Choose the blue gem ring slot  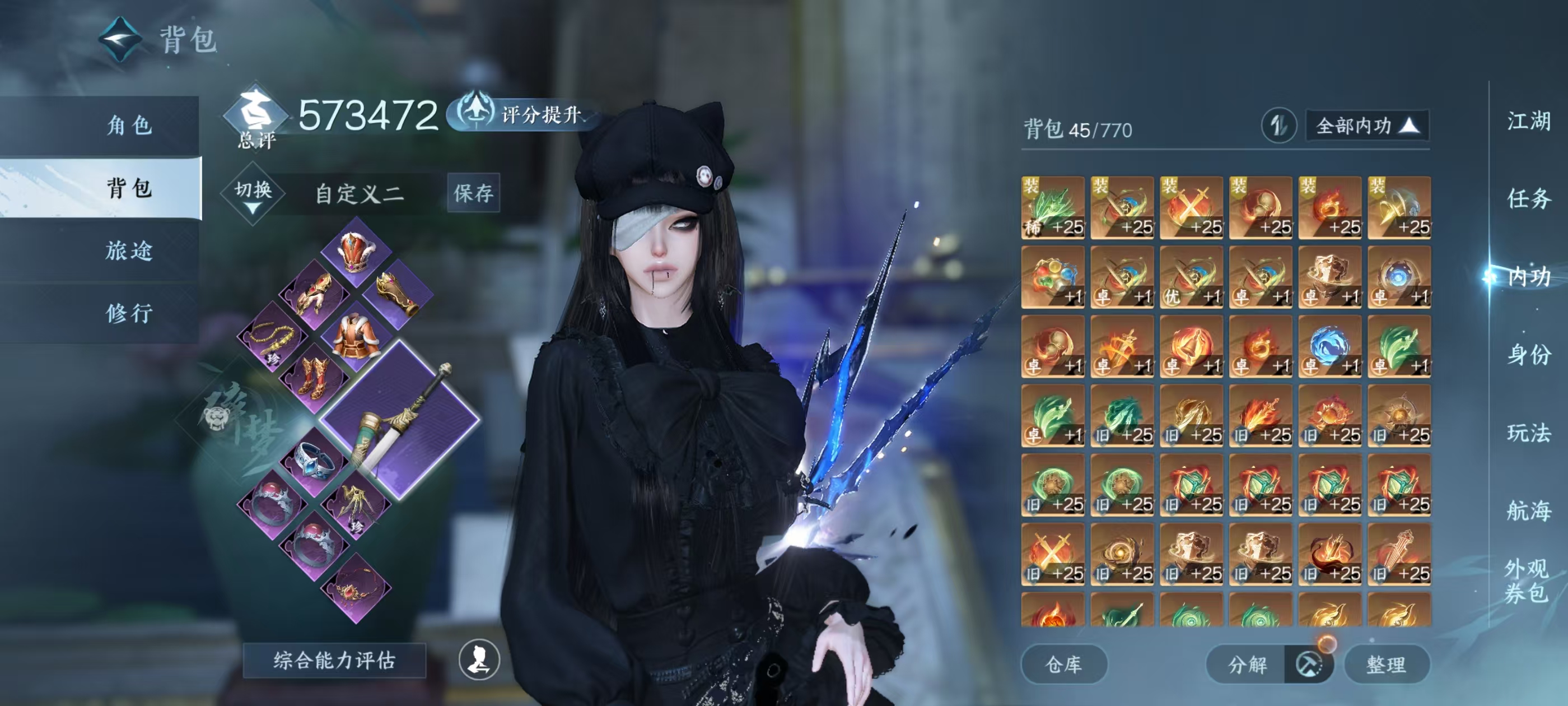(x=314, y=461)
